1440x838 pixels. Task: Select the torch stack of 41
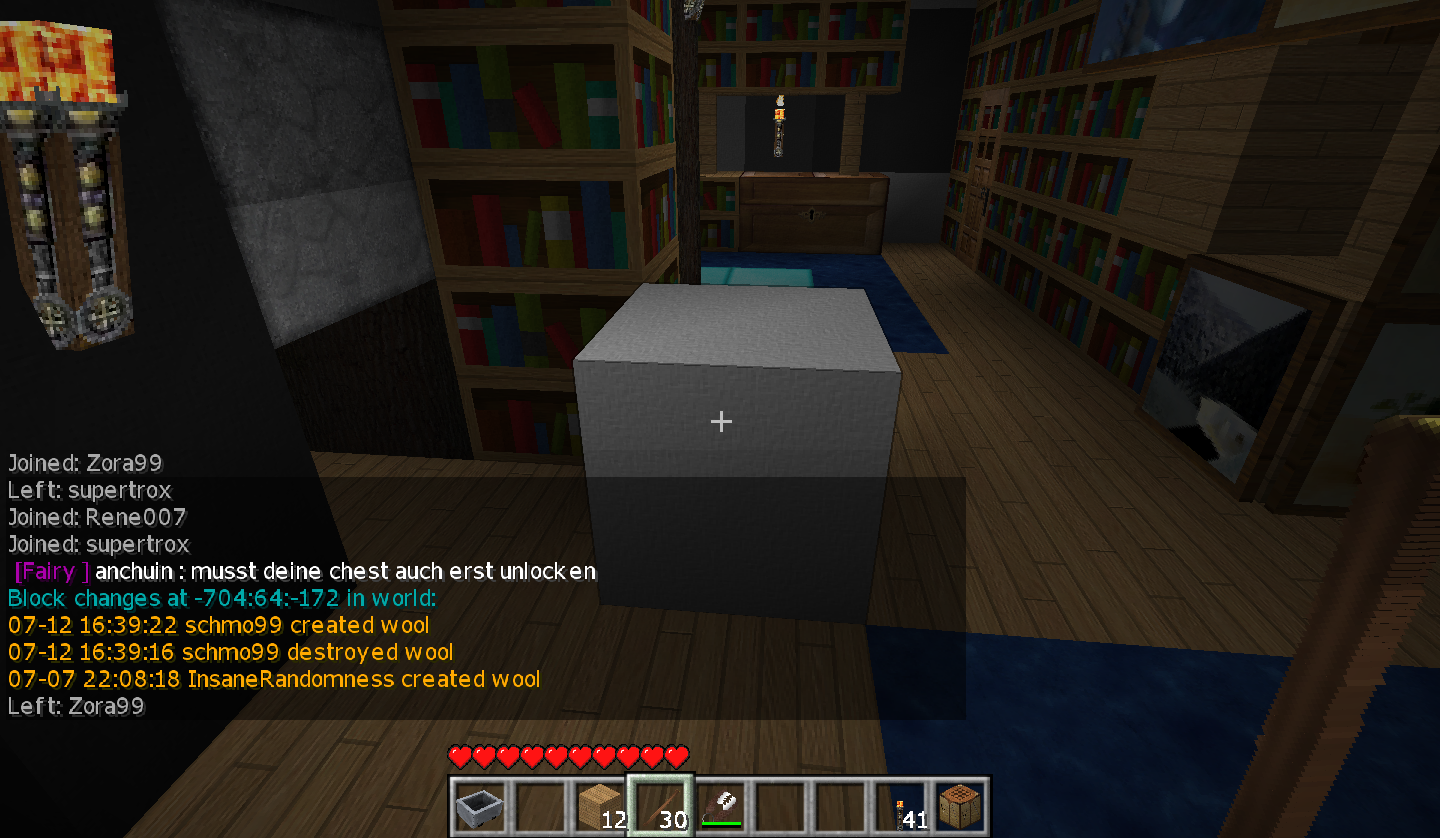pos(901,806)
